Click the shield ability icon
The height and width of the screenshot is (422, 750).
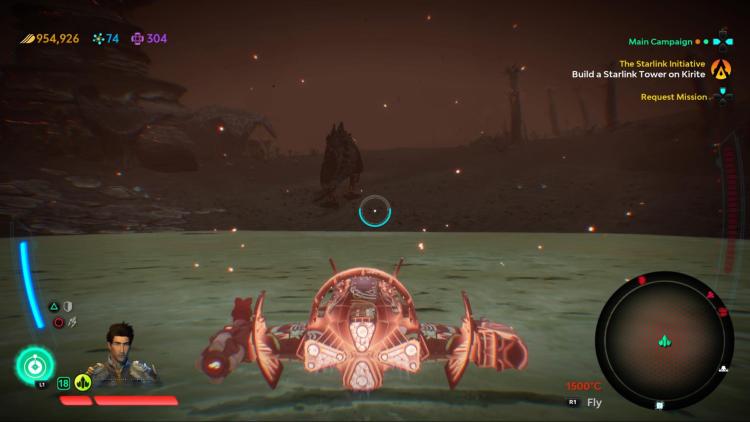click(68, 306)
